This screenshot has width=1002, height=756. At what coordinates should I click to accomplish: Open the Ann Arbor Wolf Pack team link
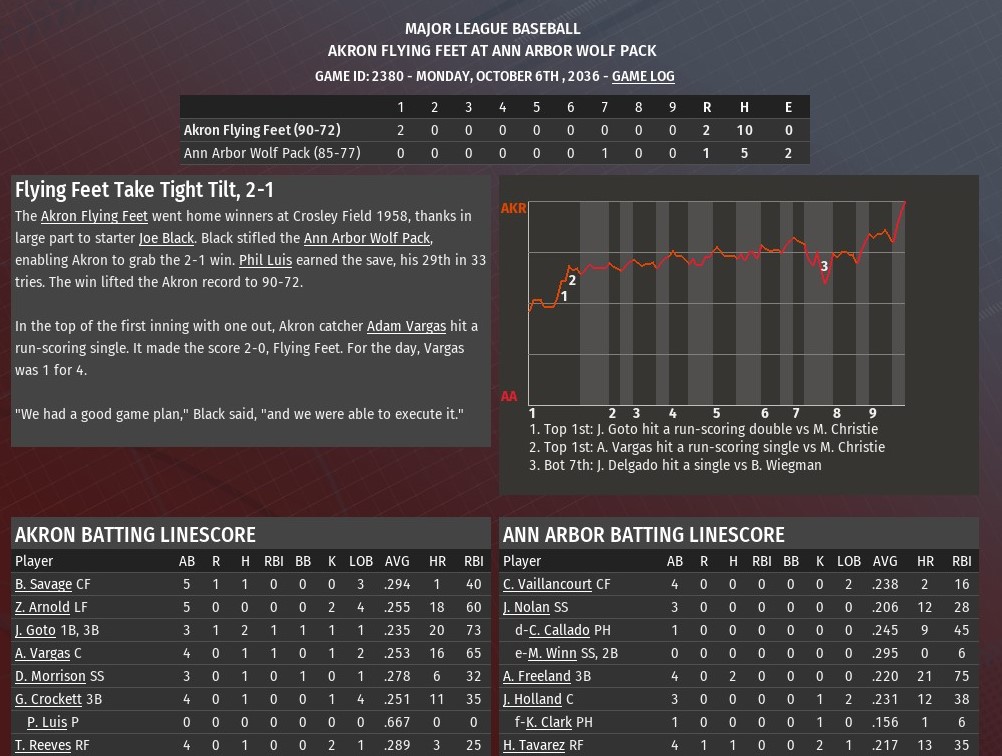(x=366, y=238)
